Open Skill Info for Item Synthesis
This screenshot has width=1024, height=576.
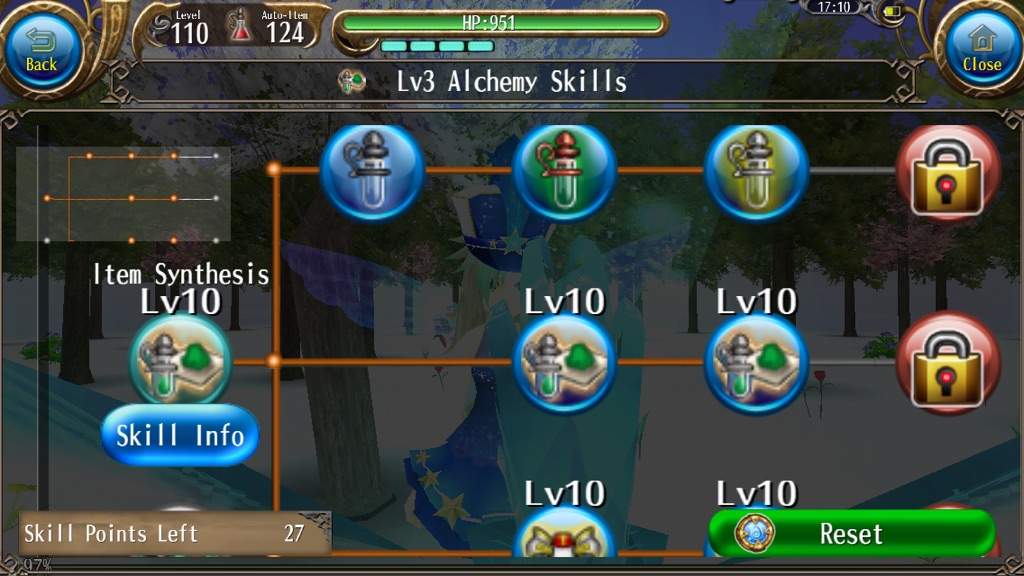(180, 435)
